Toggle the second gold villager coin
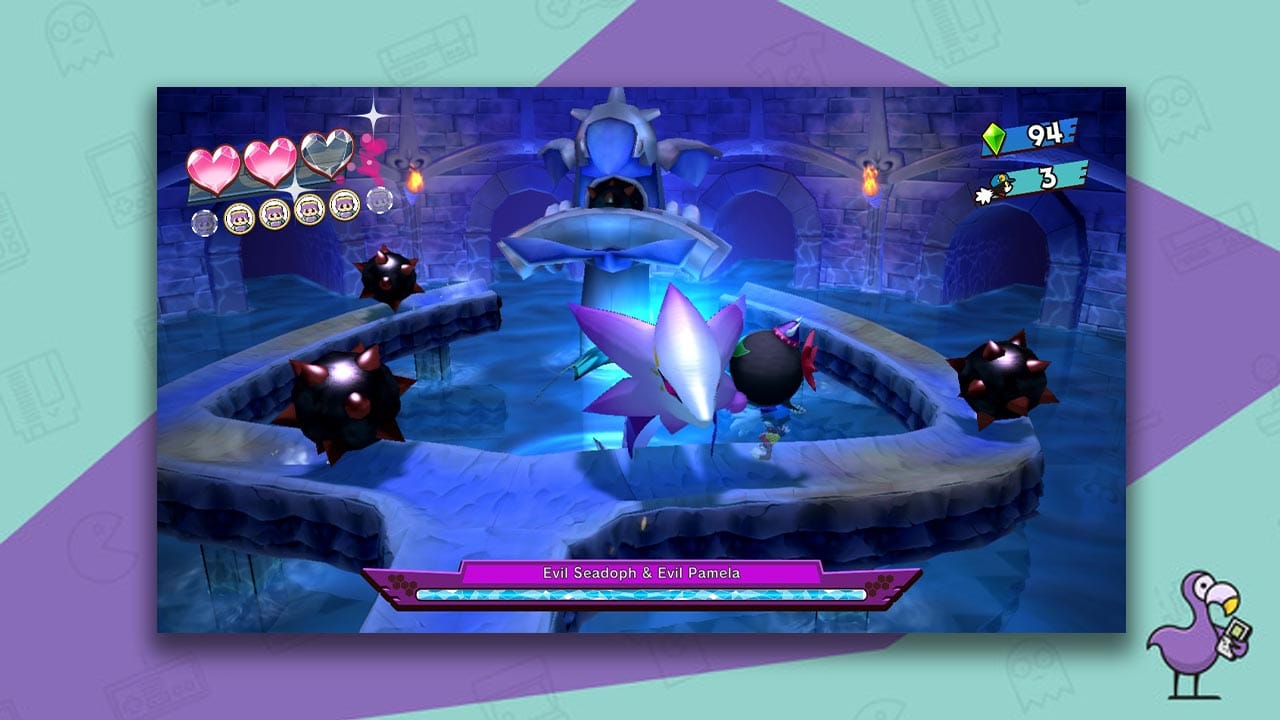1280x720 pixels. (x=275, y=216)
